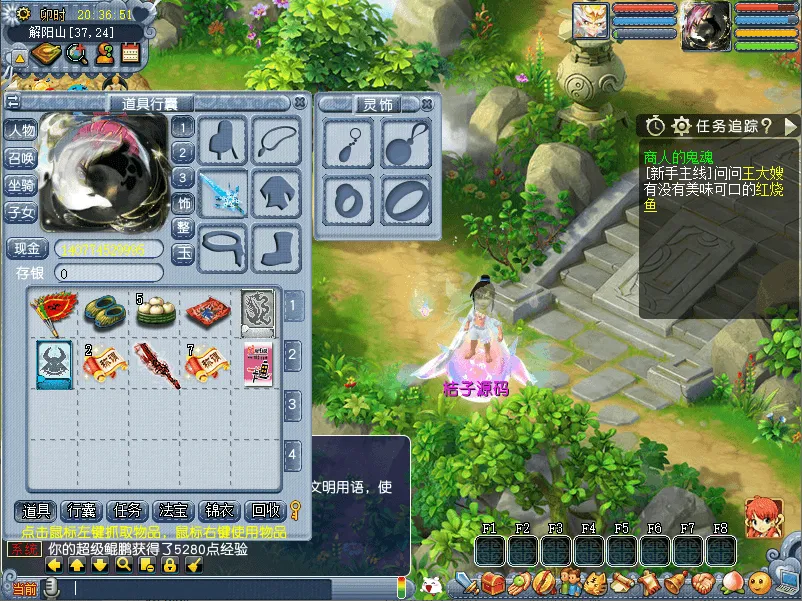Select the blue horned helmet card item
The height and width of the screenshot is (601, 802).
click(52, 361)
